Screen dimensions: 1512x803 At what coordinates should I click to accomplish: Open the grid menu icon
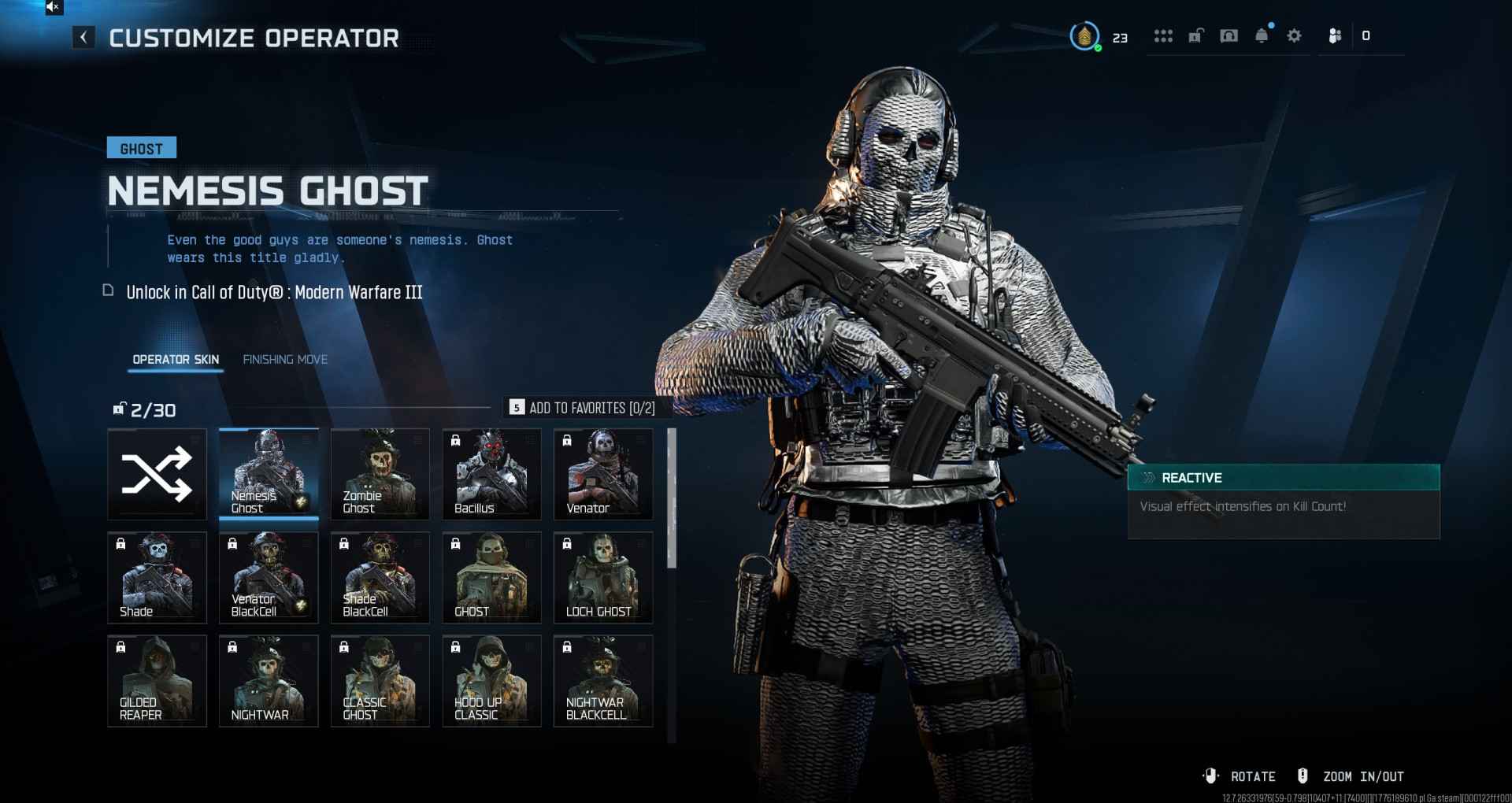coord(1163,36)
